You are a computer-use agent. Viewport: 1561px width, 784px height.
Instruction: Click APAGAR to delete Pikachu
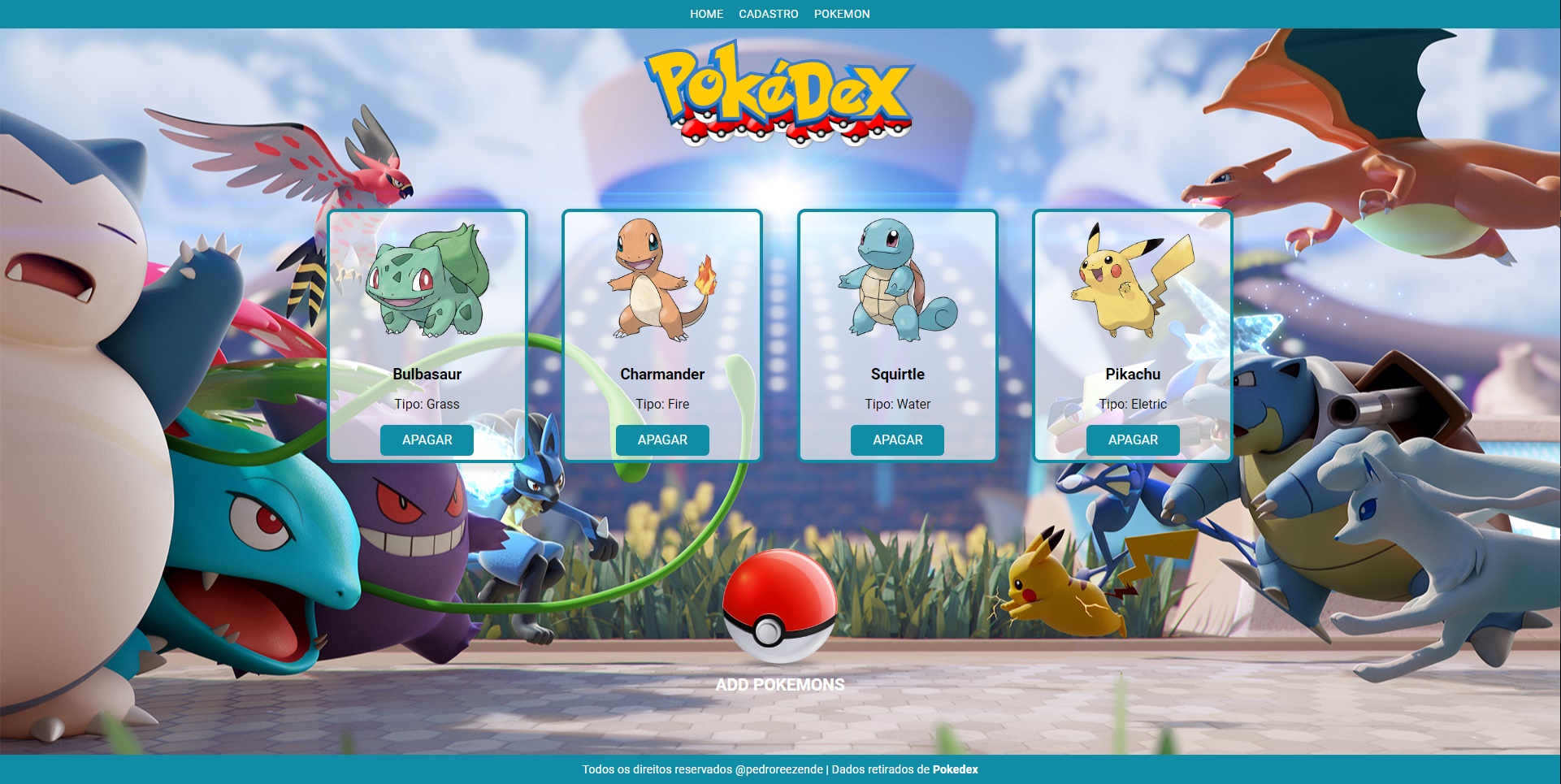pos(1132,440)
